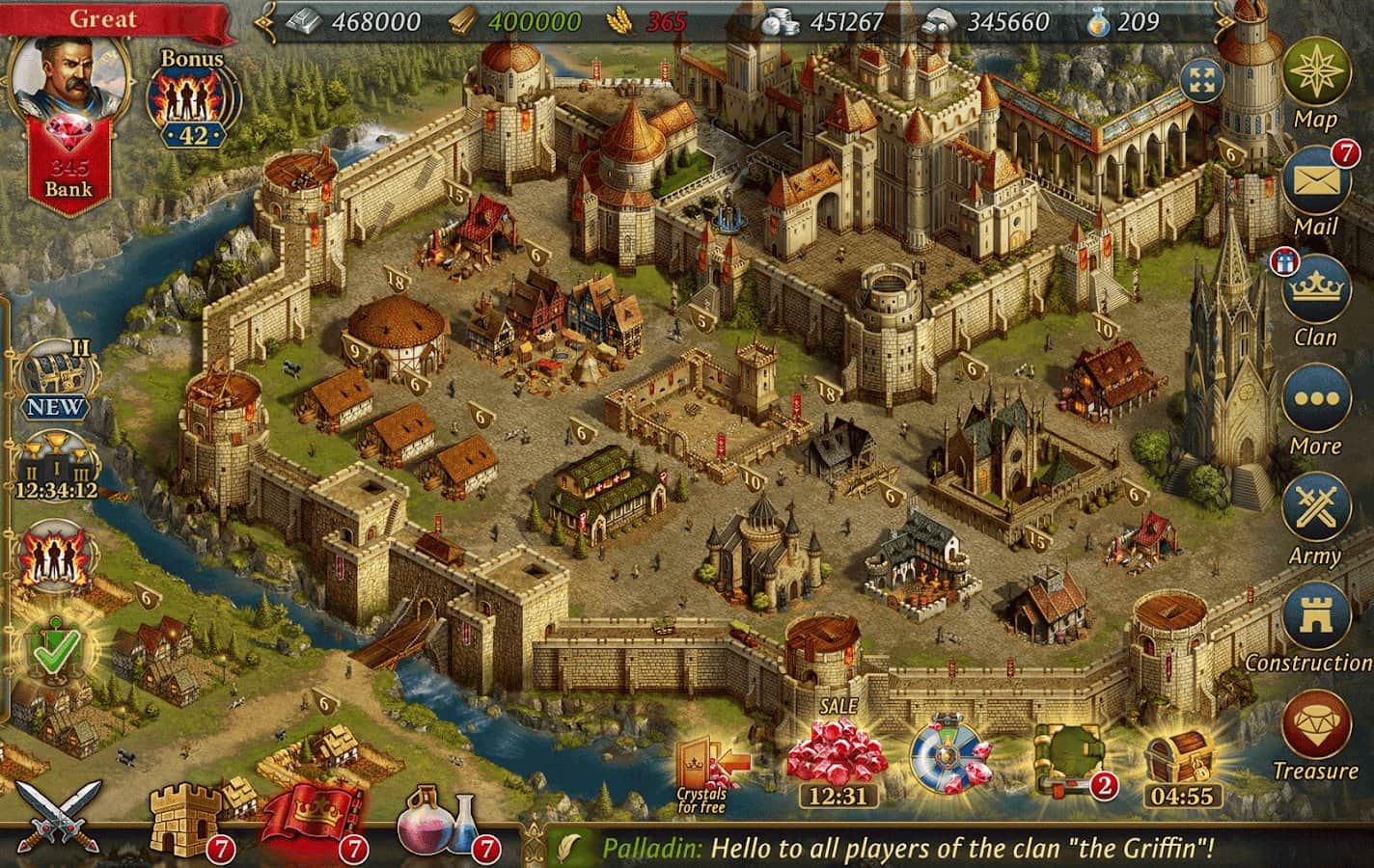Viewport: 1374px width, 868px height.
Task: Open the Army panel
Action: click(x=1316, y=511)
